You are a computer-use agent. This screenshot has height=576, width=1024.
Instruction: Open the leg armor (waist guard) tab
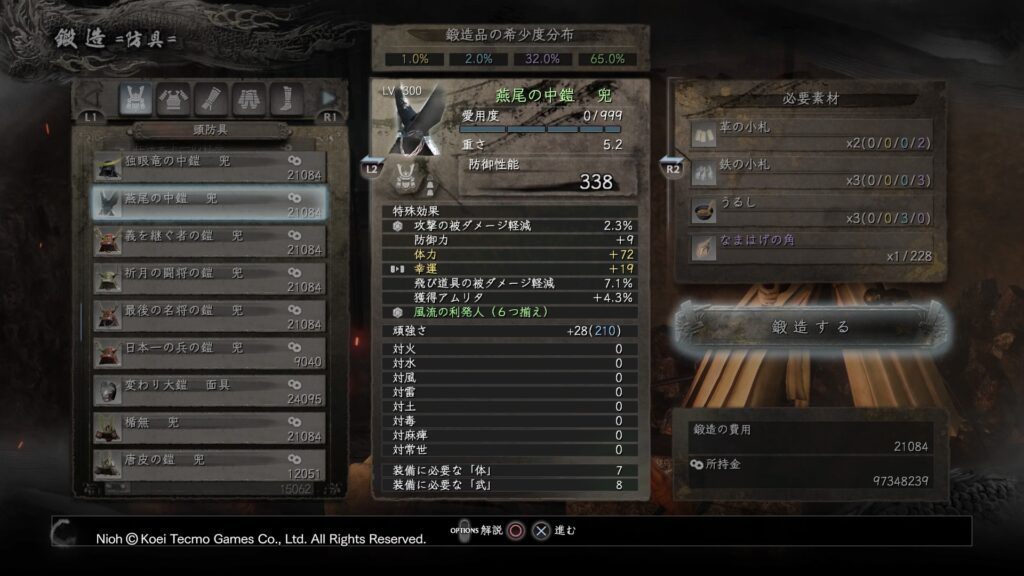tap(249, 98)
